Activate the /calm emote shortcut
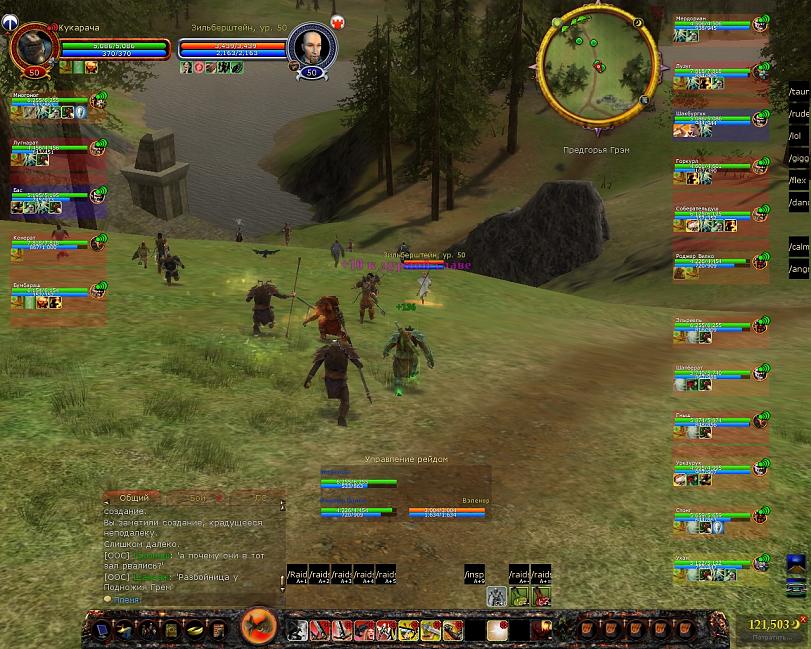This screenshot has height=649, width=811. (x=799, y=246)
